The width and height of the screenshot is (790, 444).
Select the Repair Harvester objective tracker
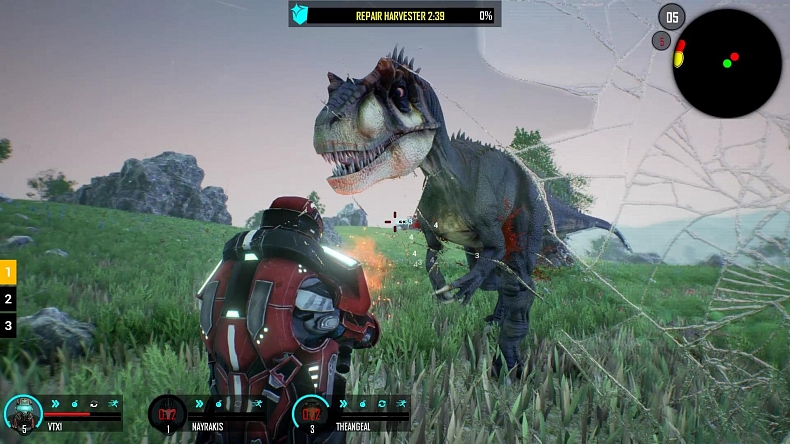[395, 15]
